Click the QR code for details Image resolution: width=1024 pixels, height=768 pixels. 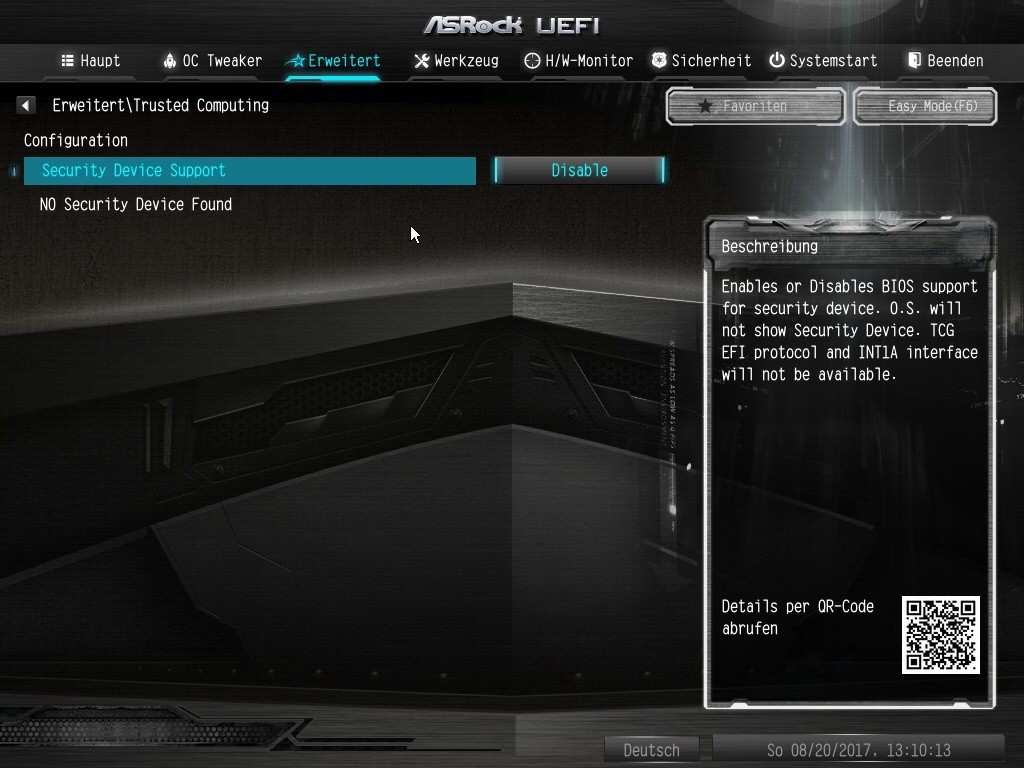940,635
